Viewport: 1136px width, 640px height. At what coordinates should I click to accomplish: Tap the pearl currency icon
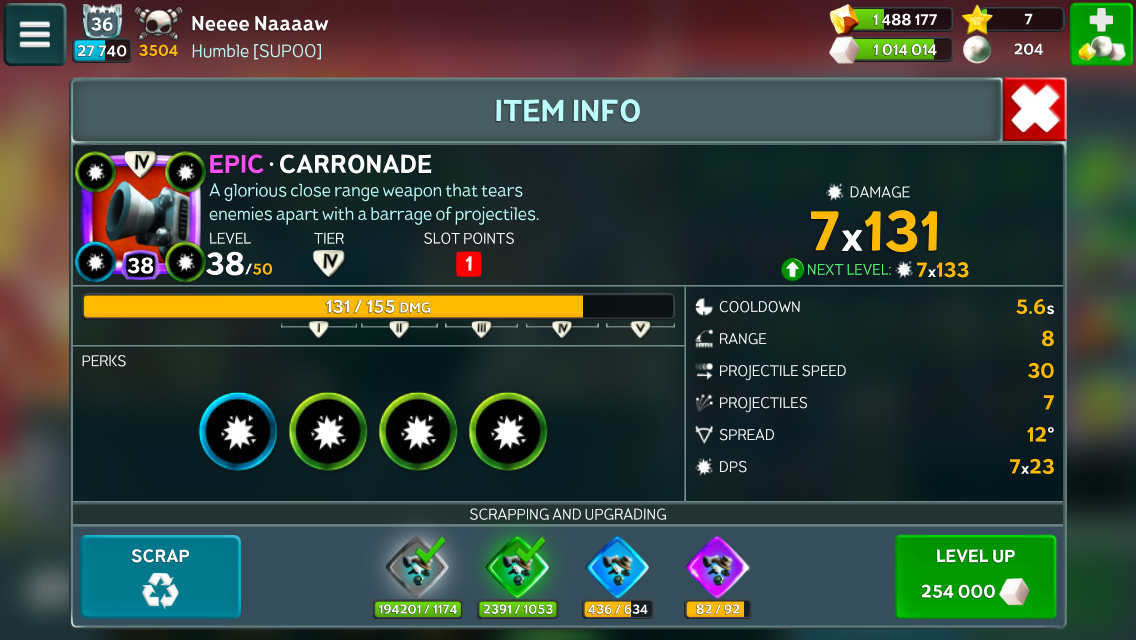[x=977, y=49]
